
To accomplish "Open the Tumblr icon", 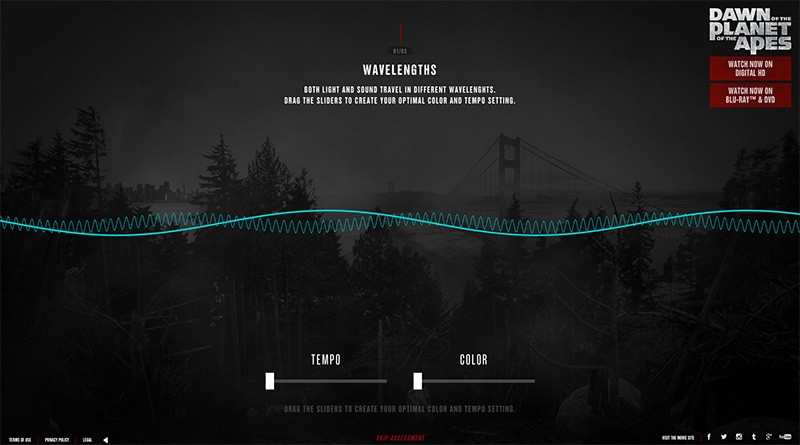I will (x=753, y=437).
